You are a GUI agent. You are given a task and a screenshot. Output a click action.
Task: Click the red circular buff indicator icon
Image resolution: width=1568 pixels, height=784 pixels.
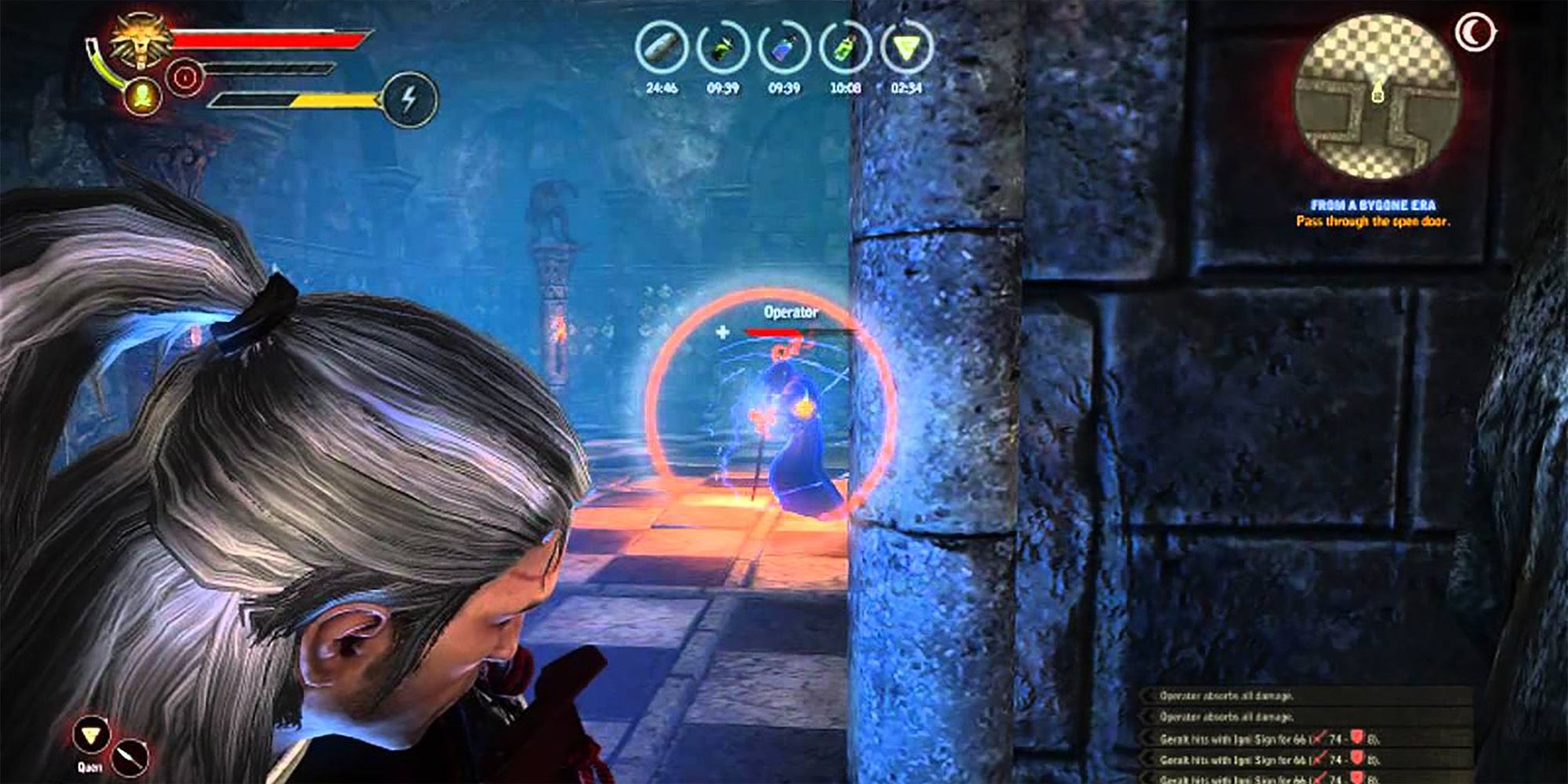[x=185, y=76]
